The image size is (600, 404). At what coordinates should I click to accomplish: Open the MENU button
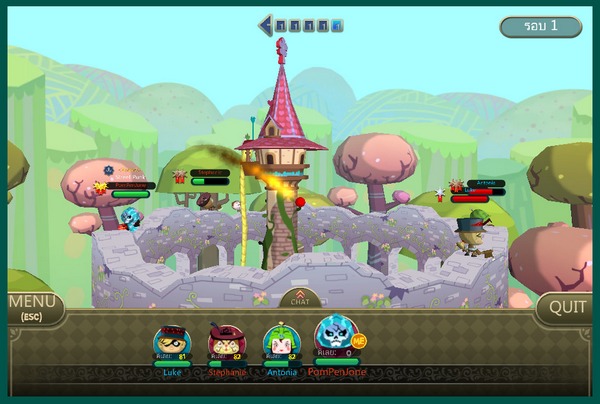click(31, 308)
